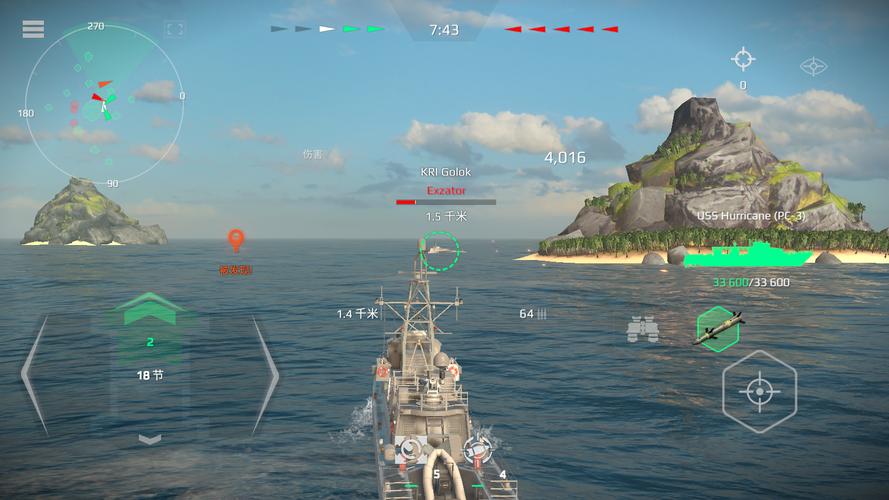Steer the ship left with the arrow

click(35, 374)
